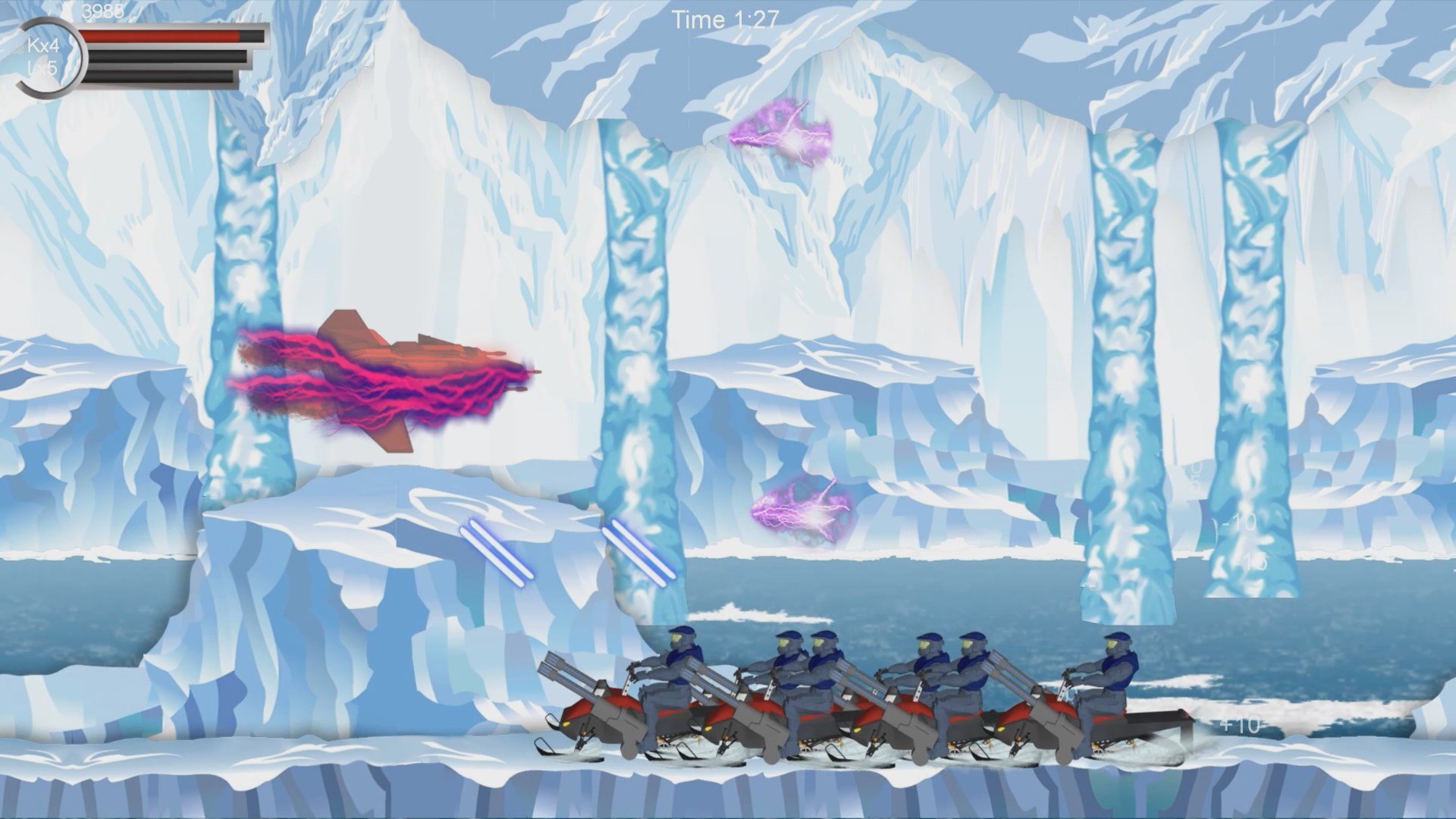Click the red portion of the health slider
The image size is (1456, 819).
[152, 36]
